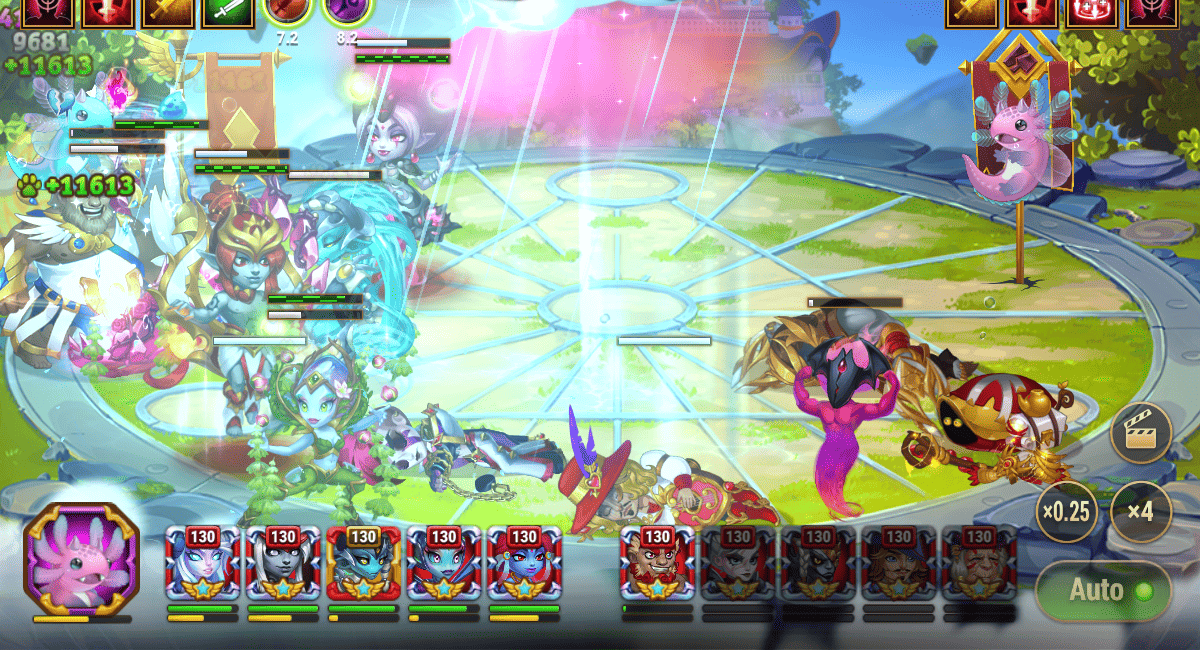1200x650 pixels.
Task: Select the red-faced enemy hero portrait
Action: point(657,563)
